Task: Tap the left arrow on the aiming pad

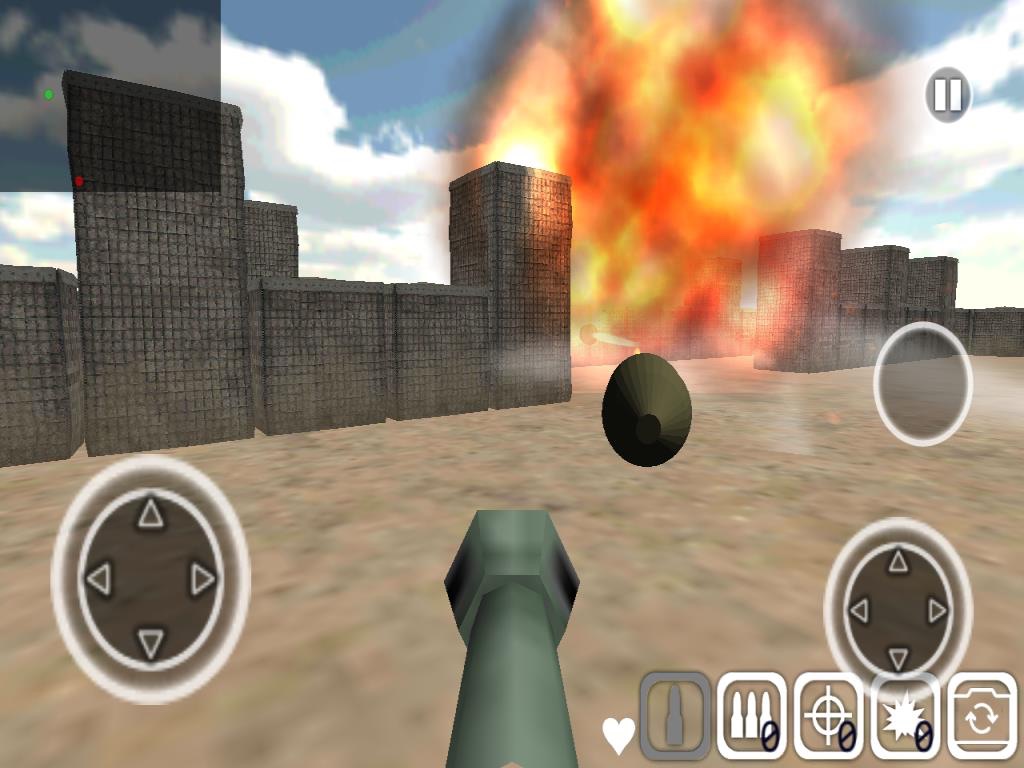Action: point(858,610)
